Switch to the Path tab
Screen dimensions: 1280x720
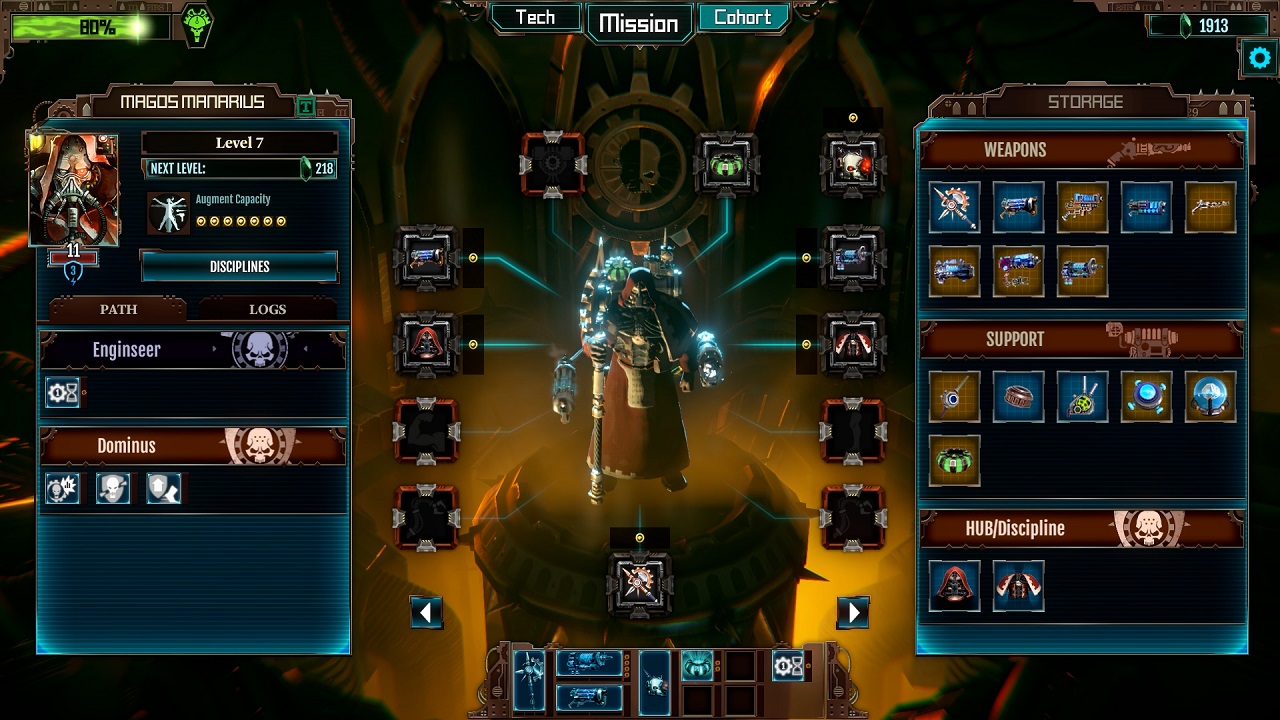(x=118, y=309)
